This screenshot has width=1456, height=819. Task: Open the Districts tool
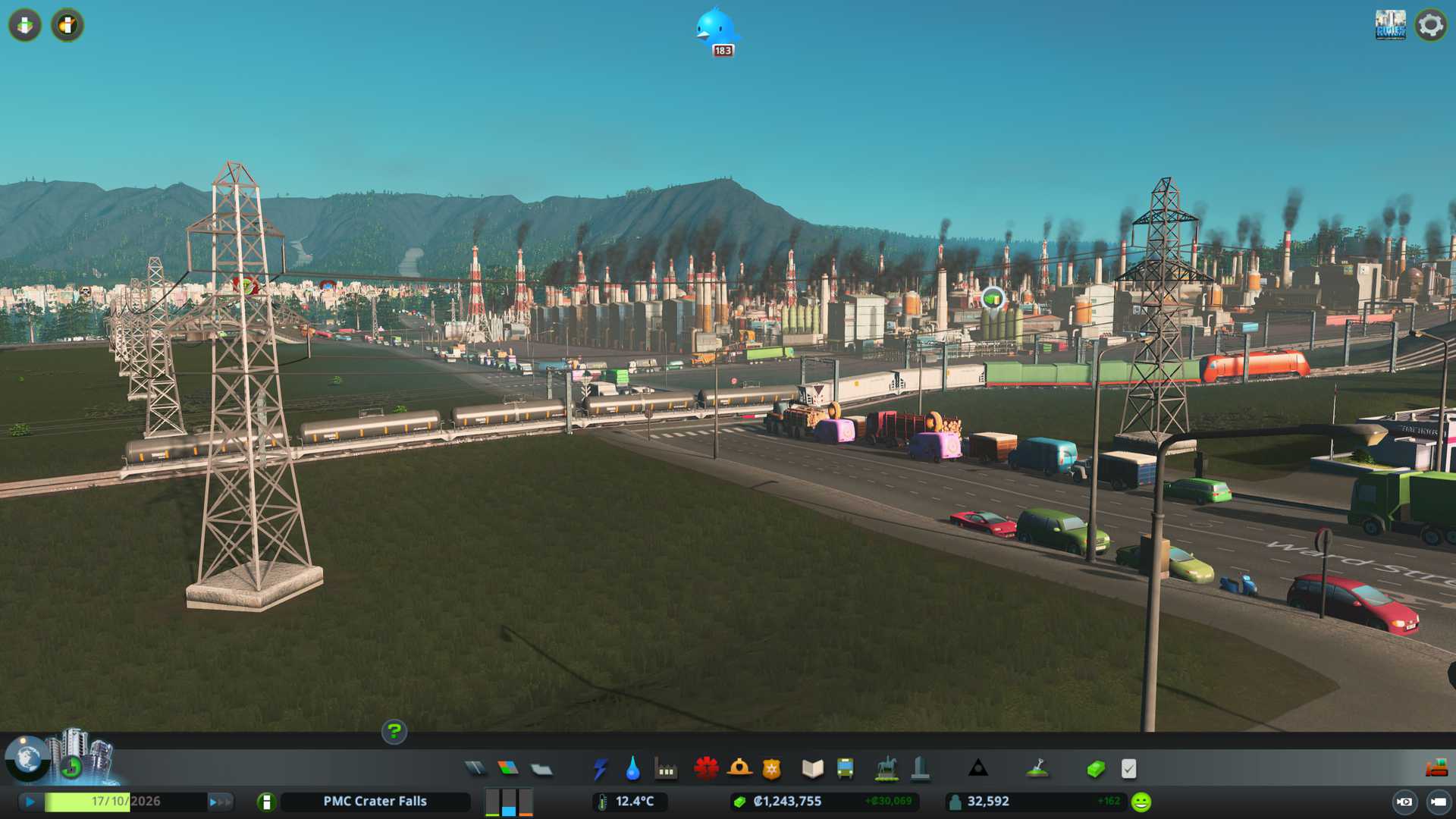tap(541, 769)
